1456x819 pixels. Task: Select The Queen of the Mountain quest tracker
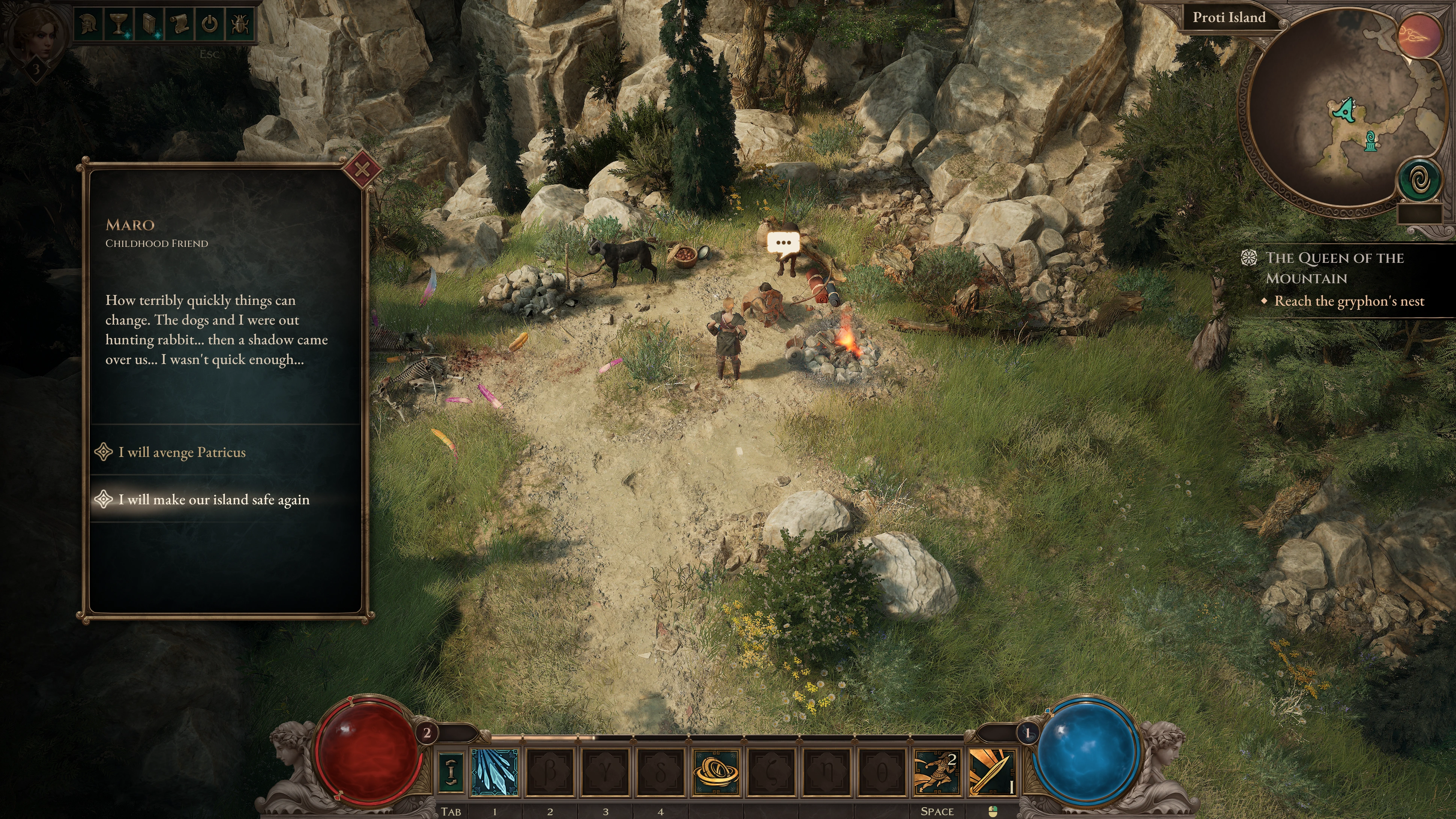pyautogui.click(x=1334, y=268)
